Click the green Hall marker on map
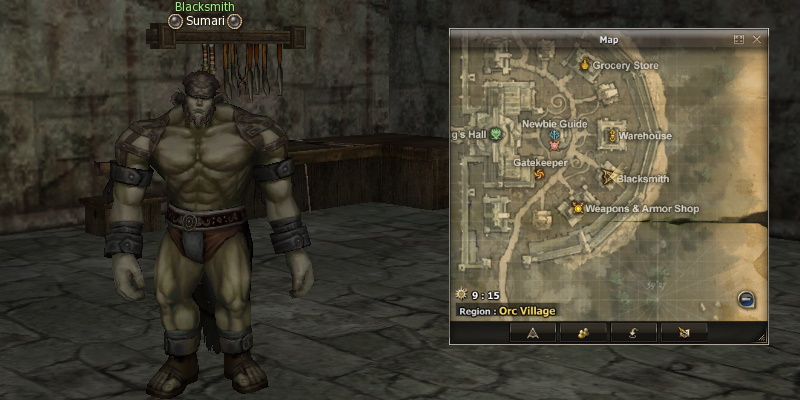This screenshot has width=800, height=400. (x=495, y=135)
